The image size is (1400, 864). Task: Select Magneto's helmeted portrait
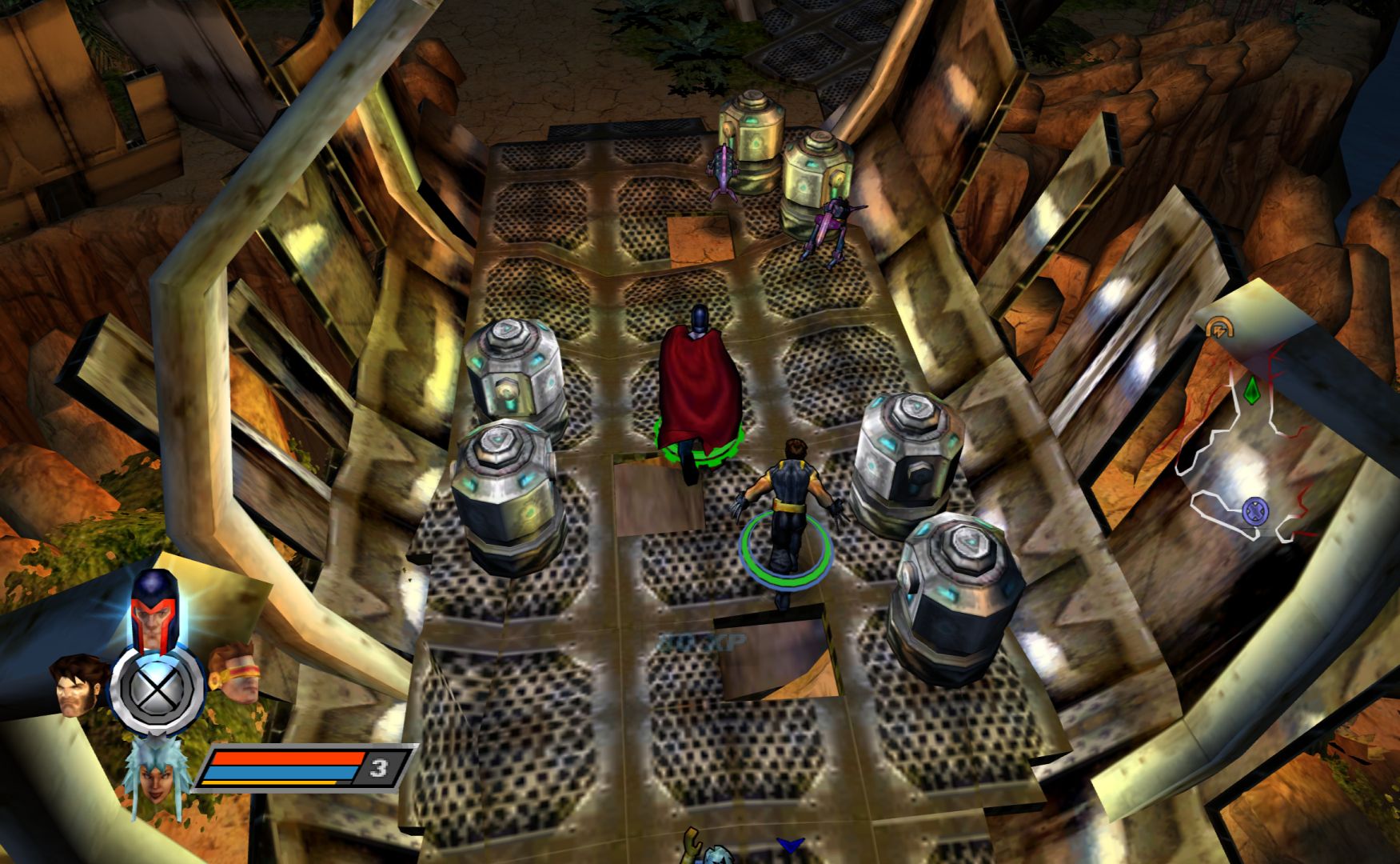[x=154, y=612]
